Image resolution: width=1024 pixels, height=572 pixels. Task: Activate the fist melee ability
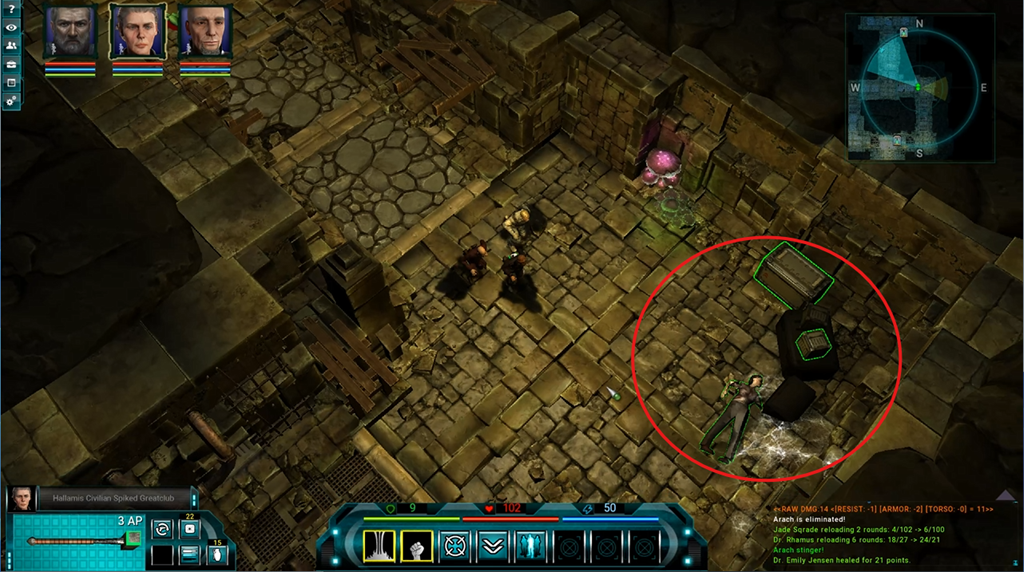417,546
